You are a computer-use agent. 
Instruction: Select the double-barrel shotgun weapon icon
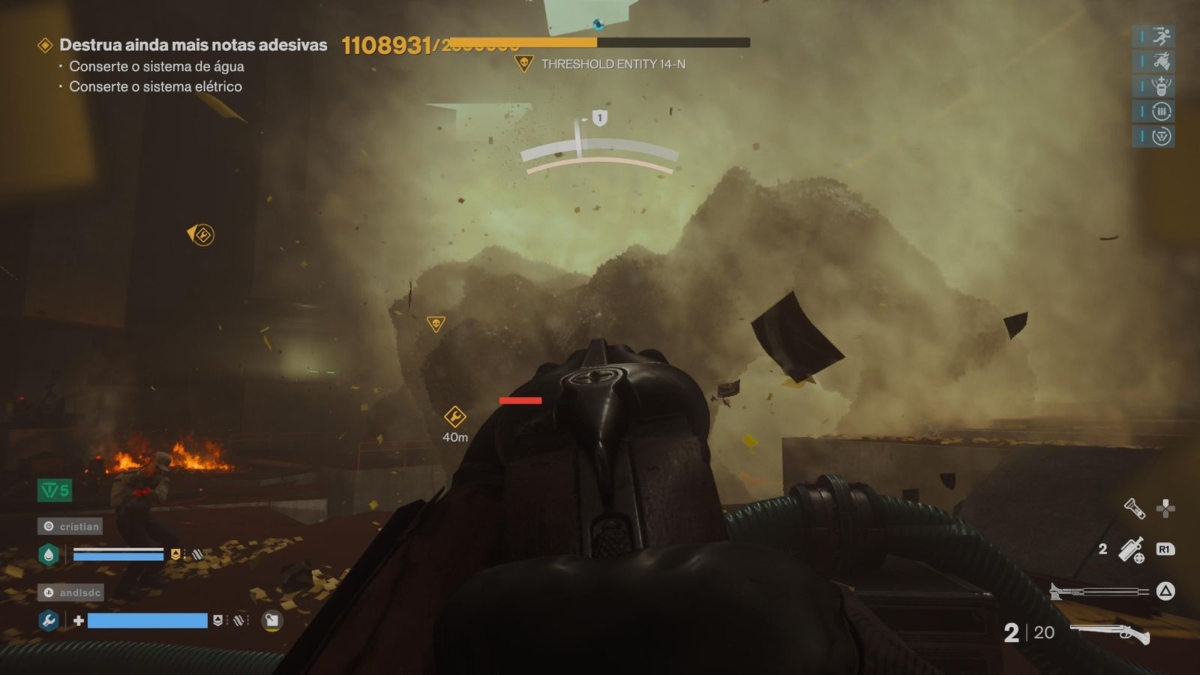[1109, 633]
